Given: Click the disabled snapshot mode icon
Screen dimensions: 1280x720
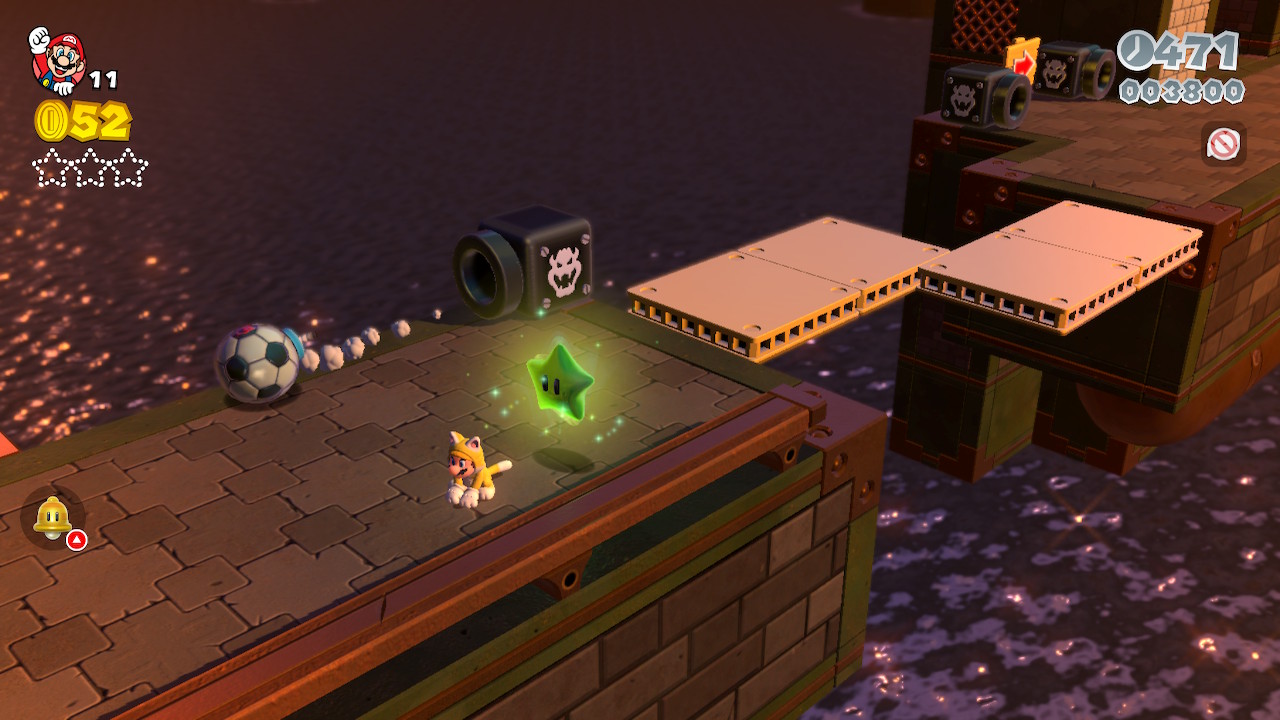Looking at the screenshot, I should (x=1223, y=144).
